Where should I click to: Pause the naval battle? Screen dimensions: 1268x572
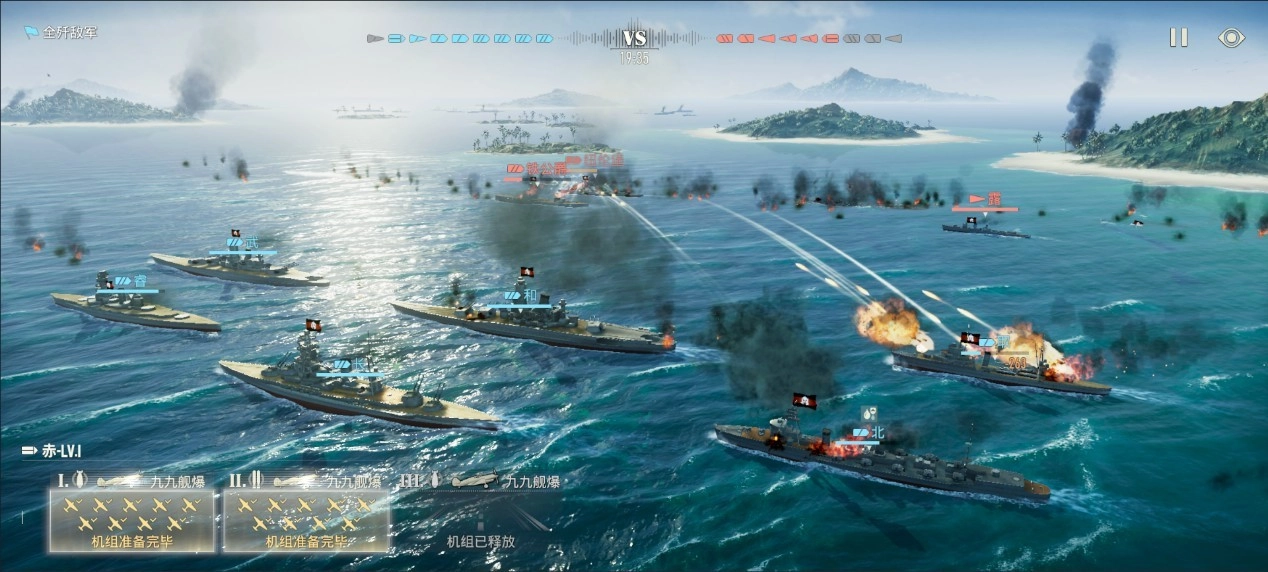point(1179,37)
